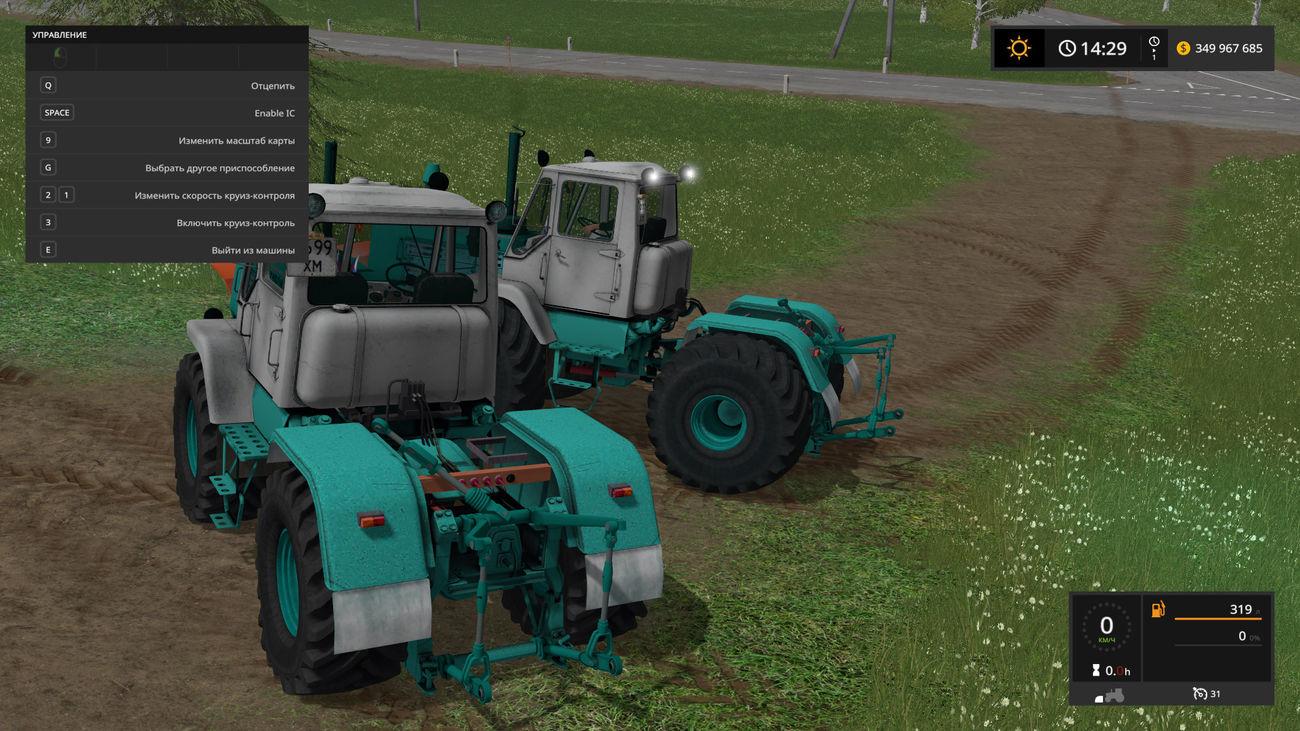Image resolution: width=1300 pixels, height=731 pixels.
Task: Click the speedometer showing 0 км/ч
Action: 1106,625
